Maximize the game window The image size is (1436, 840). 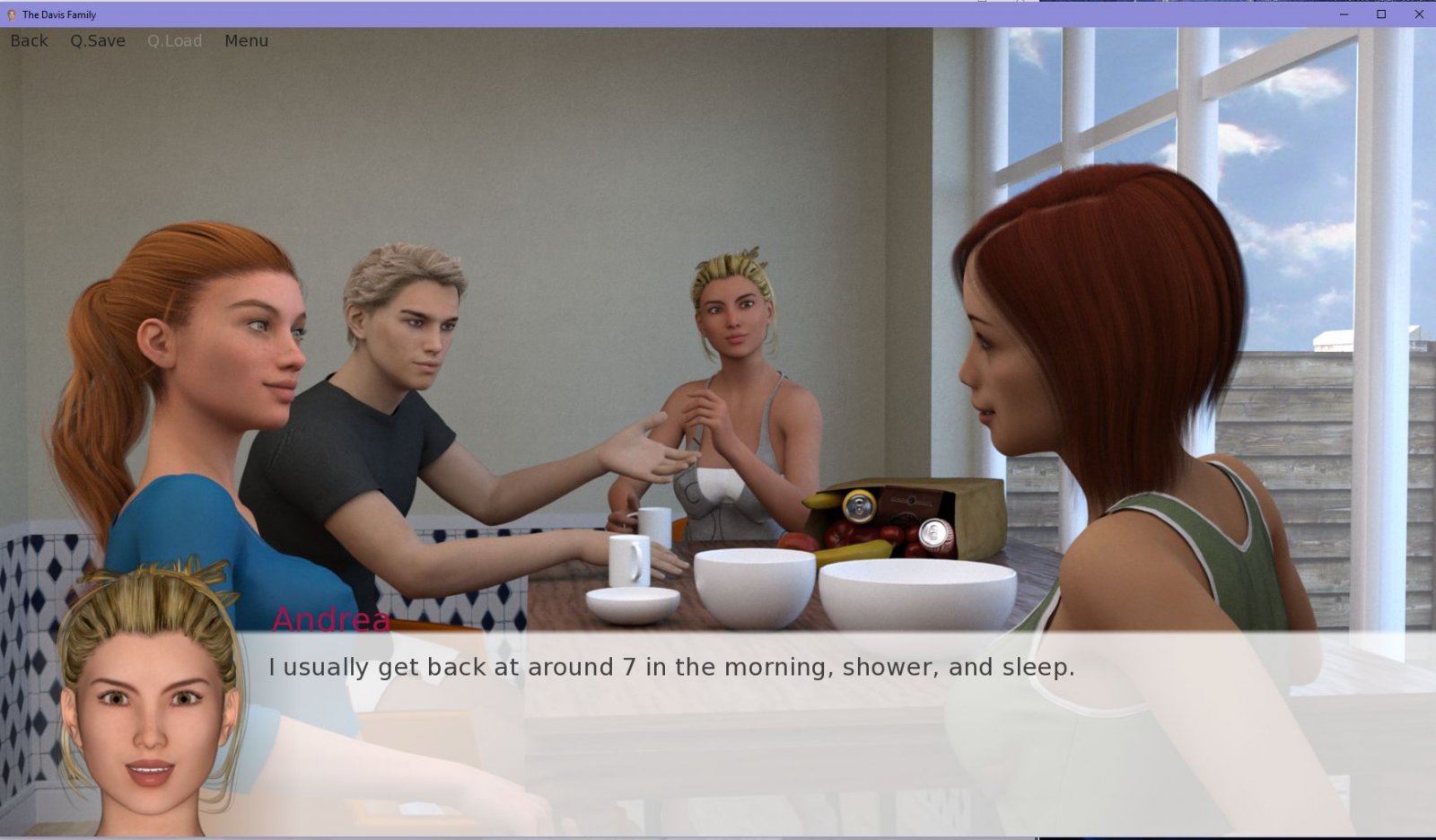tap(1381, 14)
